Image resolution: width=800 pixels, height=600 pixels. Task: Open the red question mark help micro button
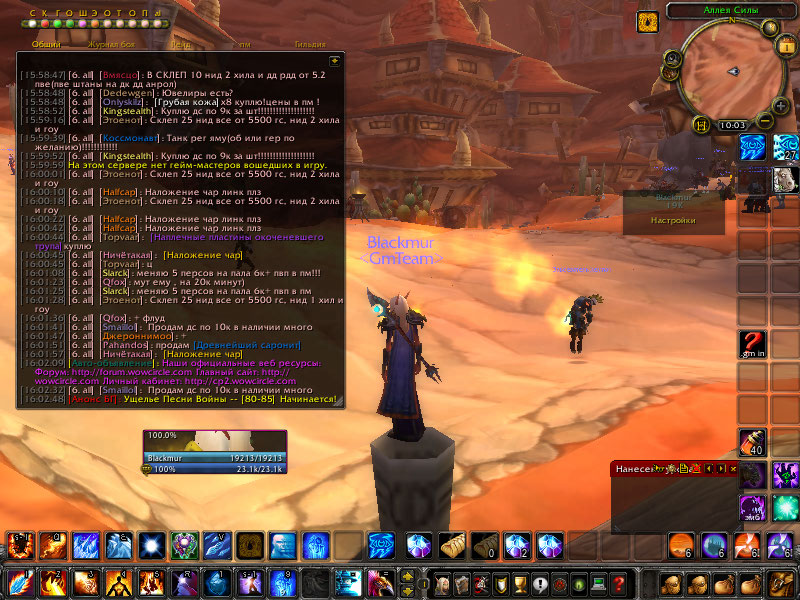tap(619, 583)
